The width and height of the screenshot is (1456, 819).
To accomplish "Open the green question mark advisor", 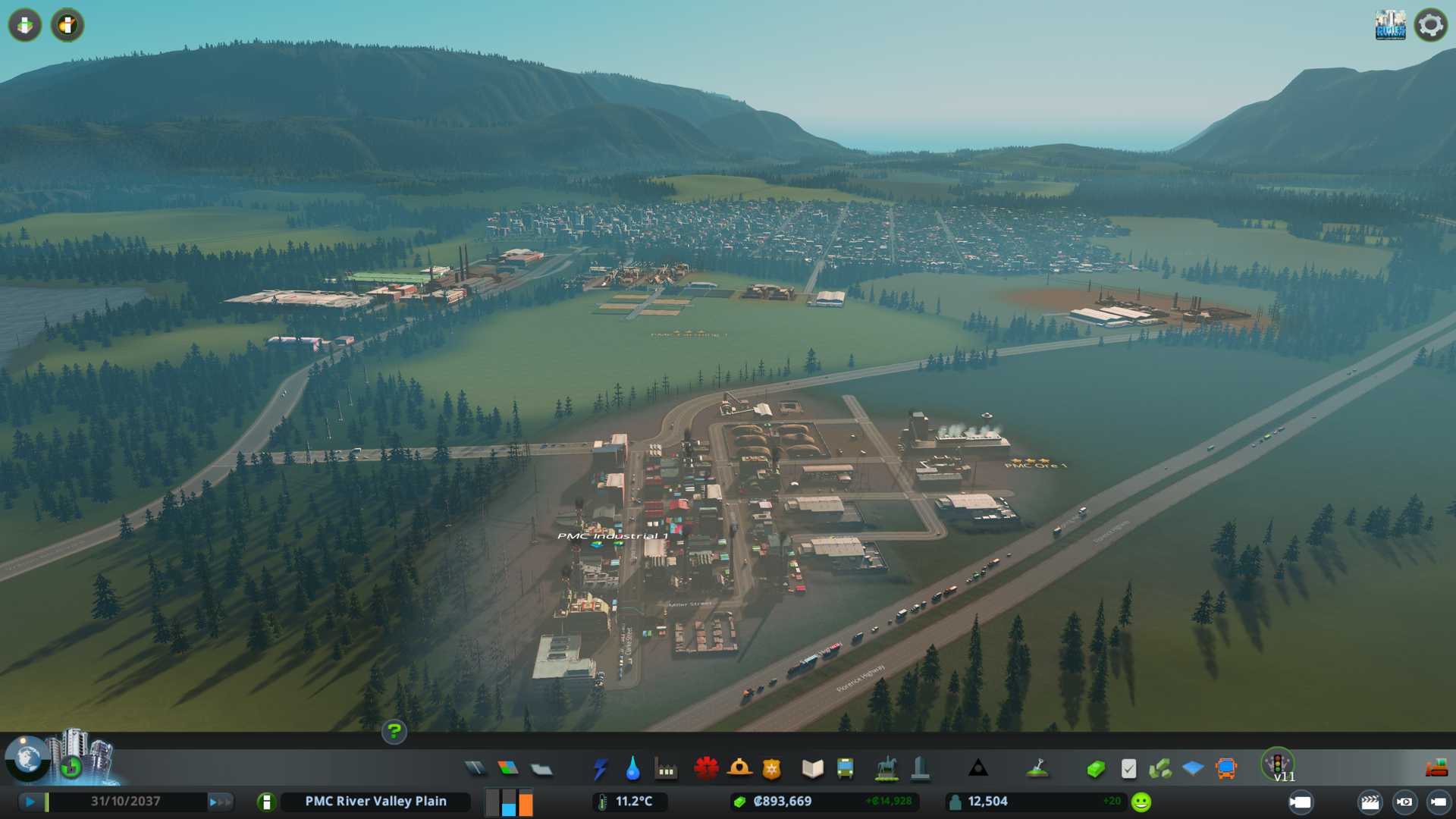I will click(x=394, y=732).
